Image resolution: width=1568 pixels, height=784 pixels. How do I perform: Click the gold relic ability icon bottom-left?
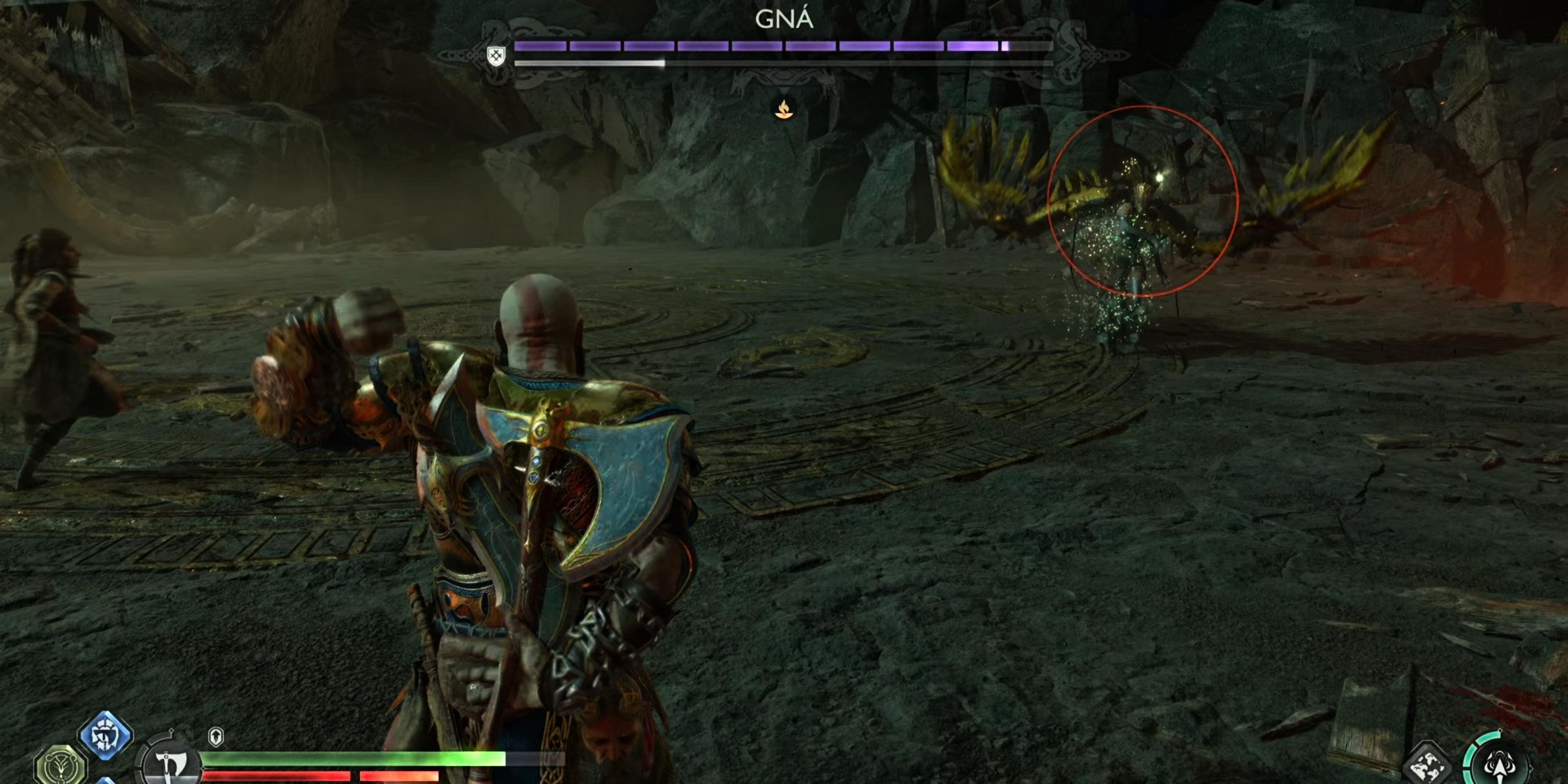pyautogui.click(x=59, y=764)
